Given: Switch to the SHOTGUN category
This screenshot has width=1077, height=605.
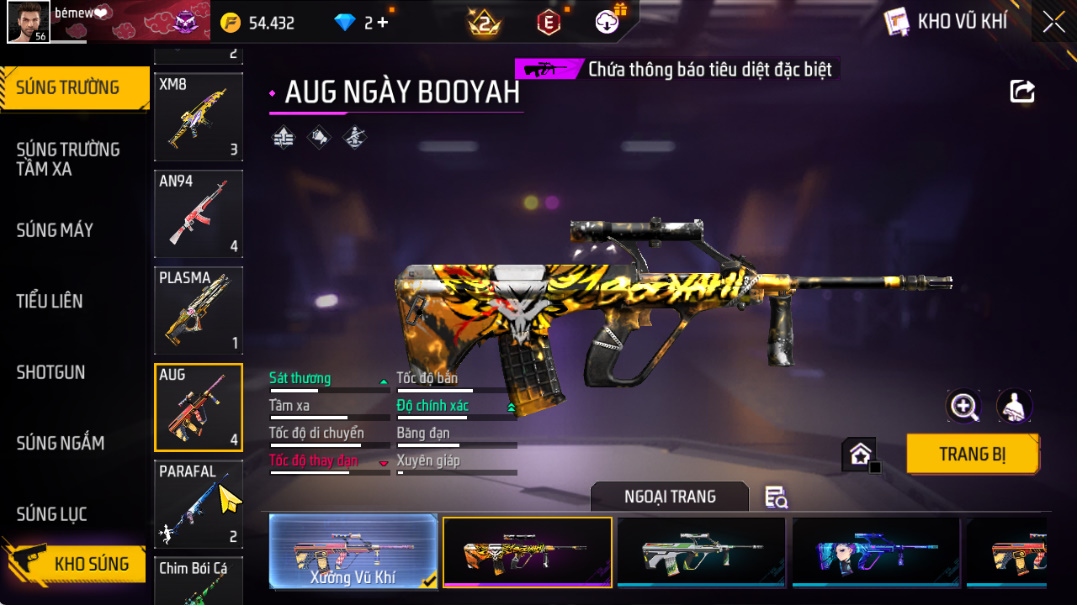Looking at the screenshot, I should click(51, 372).
